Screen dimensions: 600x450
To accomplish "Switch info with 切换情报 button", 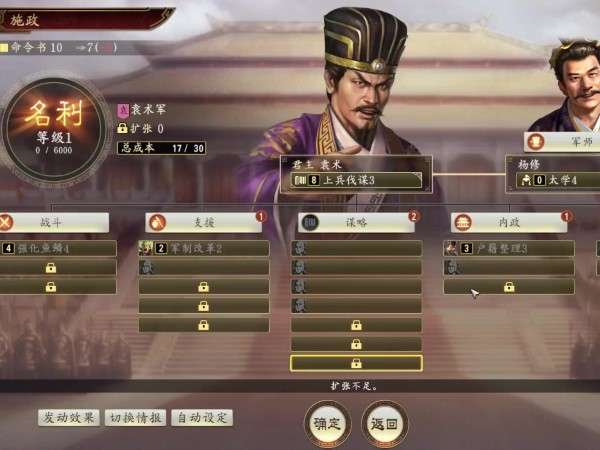I will [x=135, y=417].
